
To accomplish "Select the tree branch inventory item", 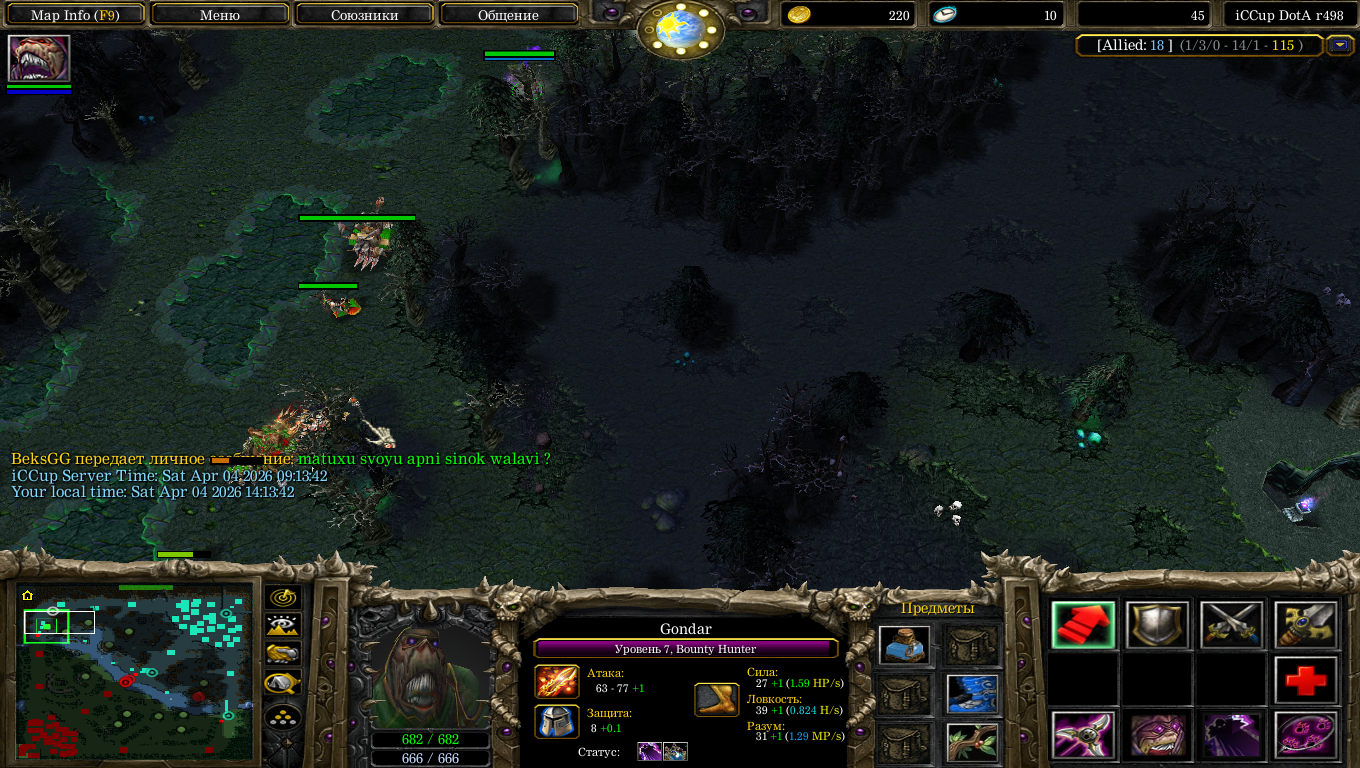I will 973,741.
